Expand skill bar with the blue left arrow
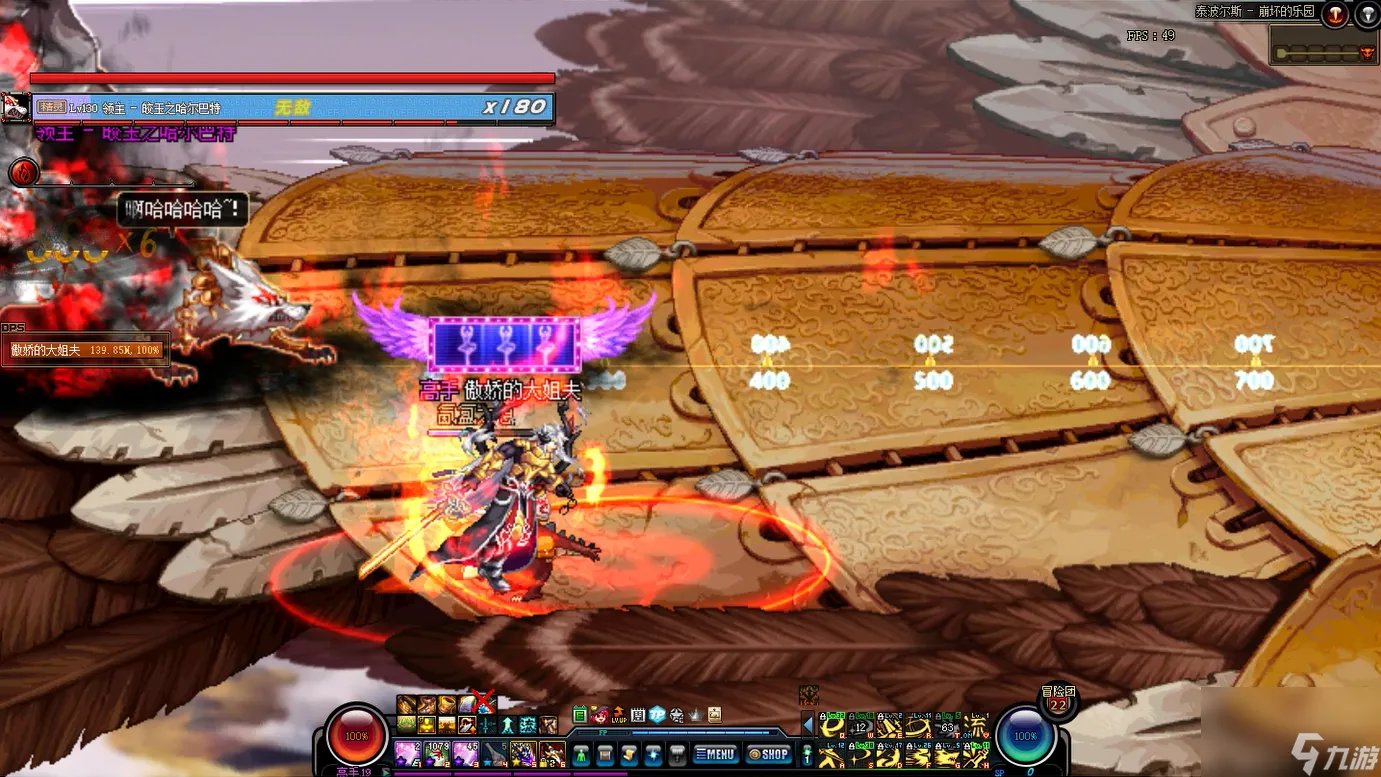The height and width of the screenshot is (777, 1381). (x=808, y=724)
